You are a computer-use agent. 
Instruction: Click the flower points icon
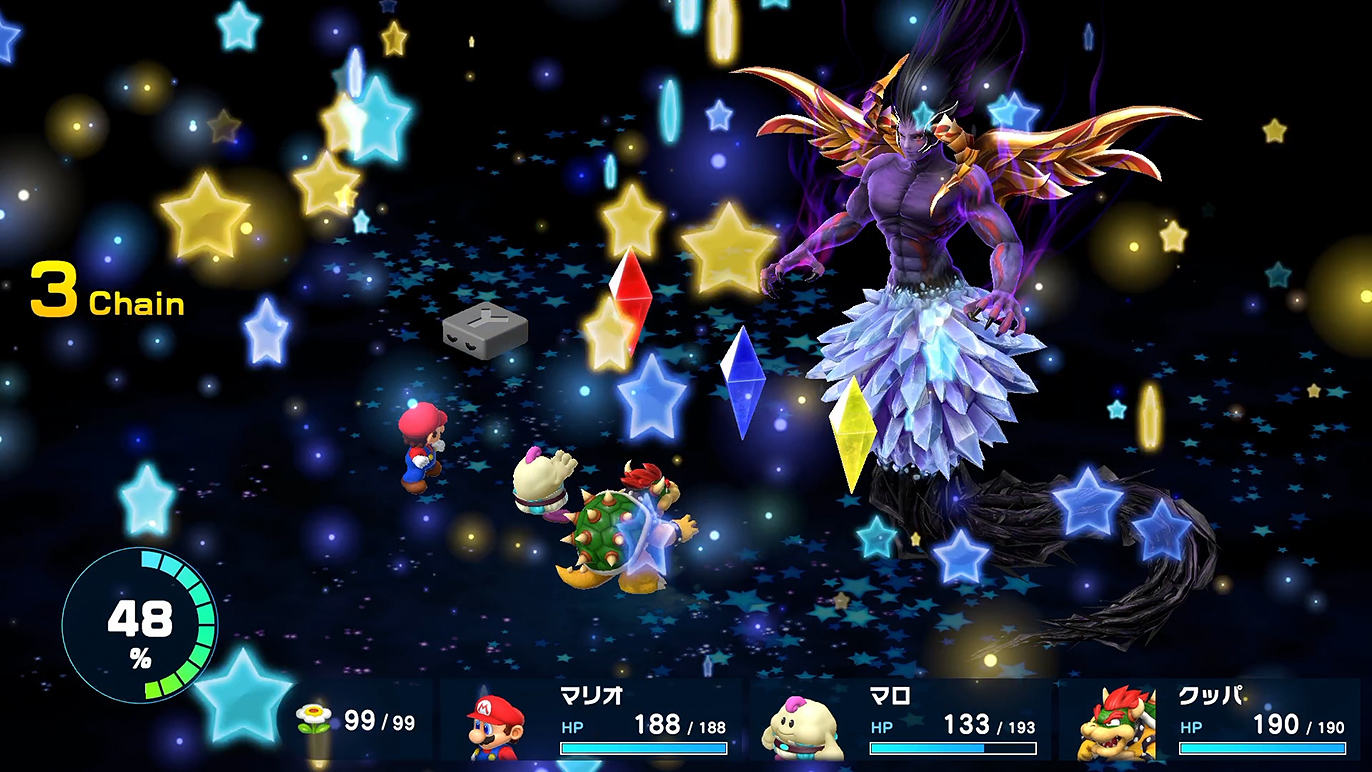[313, 721]
